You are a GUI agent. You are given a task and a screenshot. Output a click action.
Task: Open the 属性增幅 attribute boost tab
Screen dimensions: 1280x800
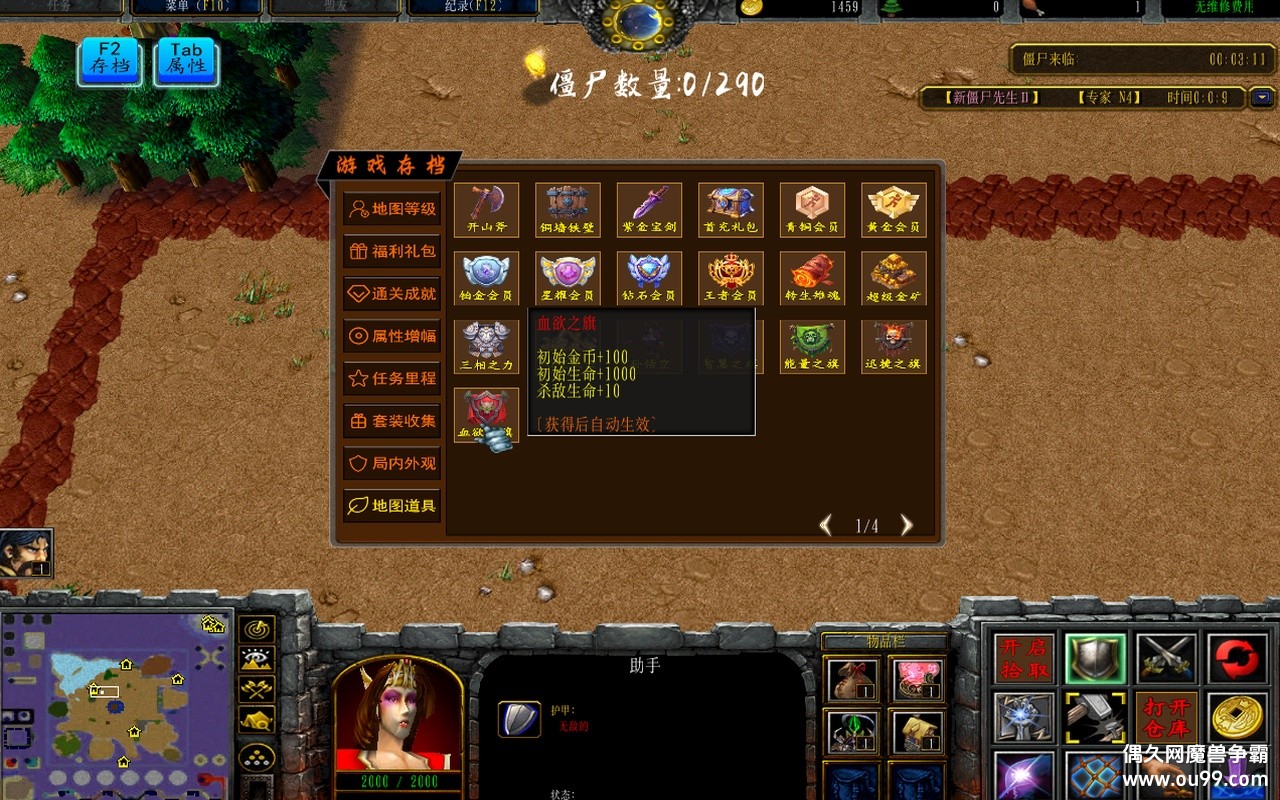(392, 336)
